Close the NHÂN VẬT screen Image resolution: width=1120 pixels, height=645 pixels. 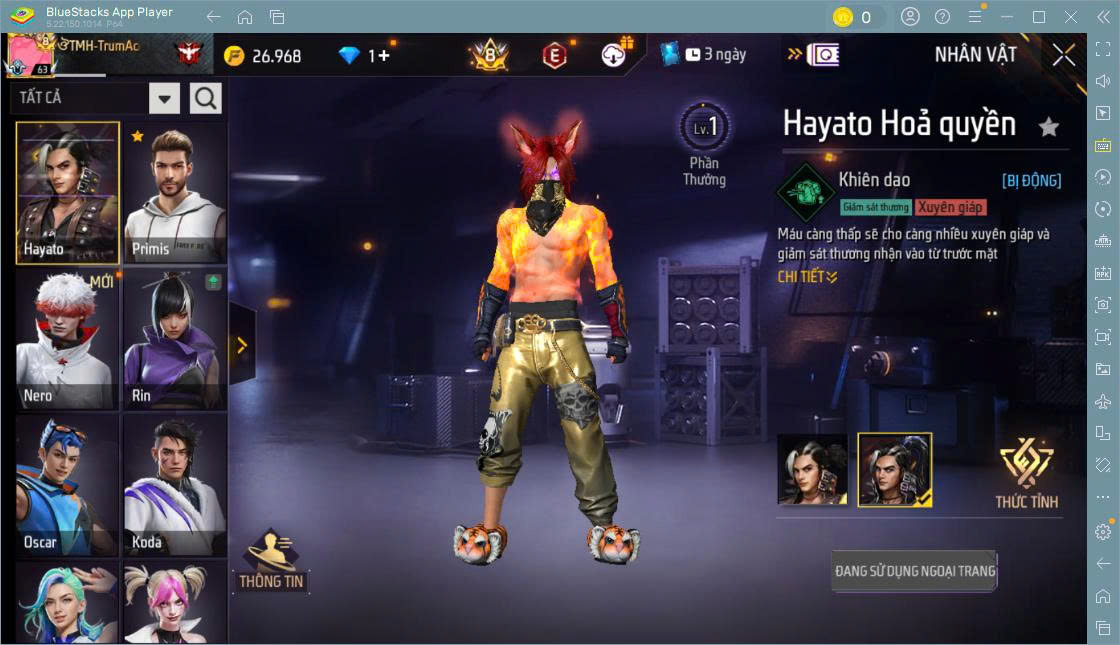pos(1064,55)
